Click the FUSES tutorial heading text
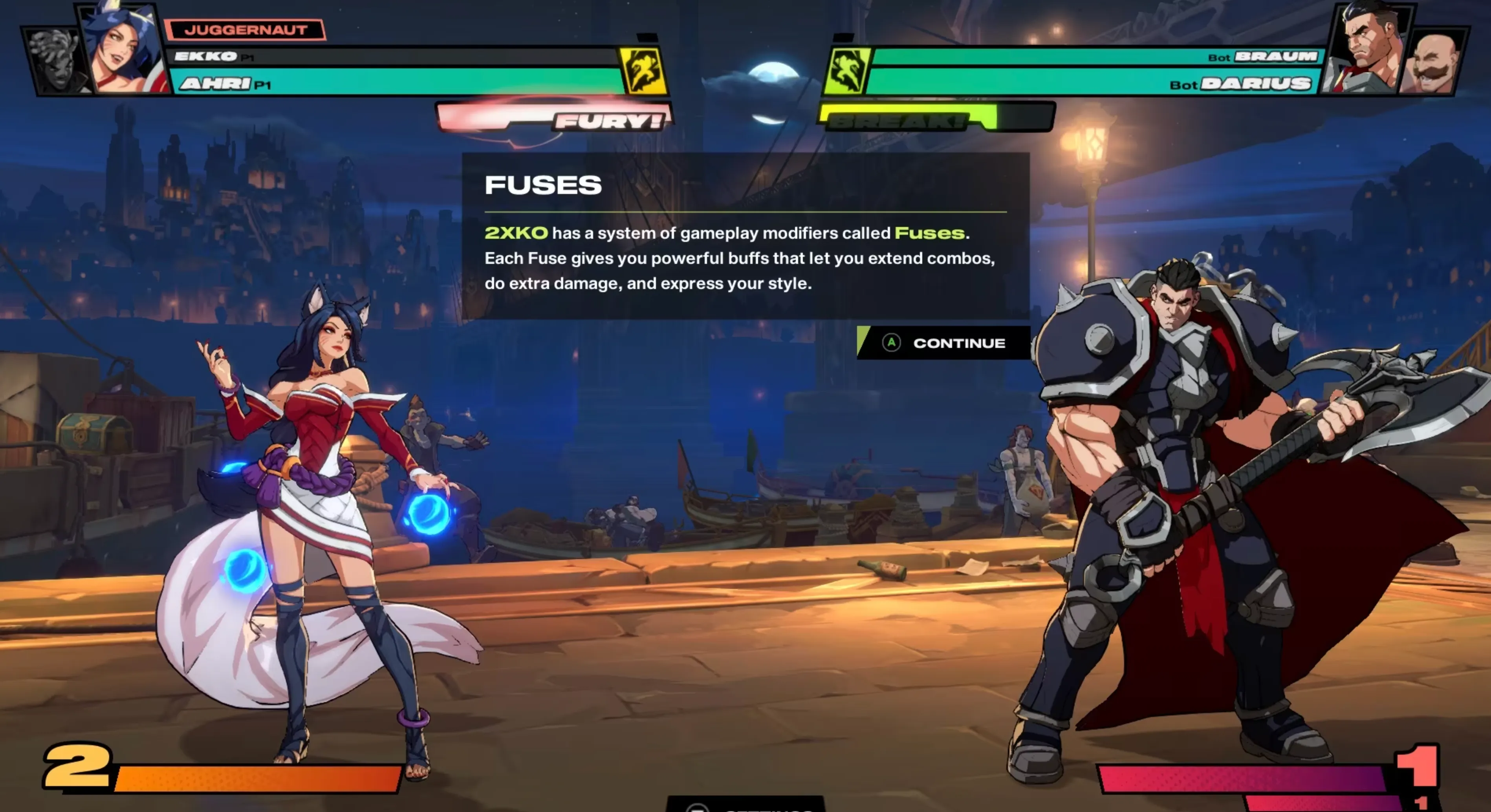 [543, 186]
